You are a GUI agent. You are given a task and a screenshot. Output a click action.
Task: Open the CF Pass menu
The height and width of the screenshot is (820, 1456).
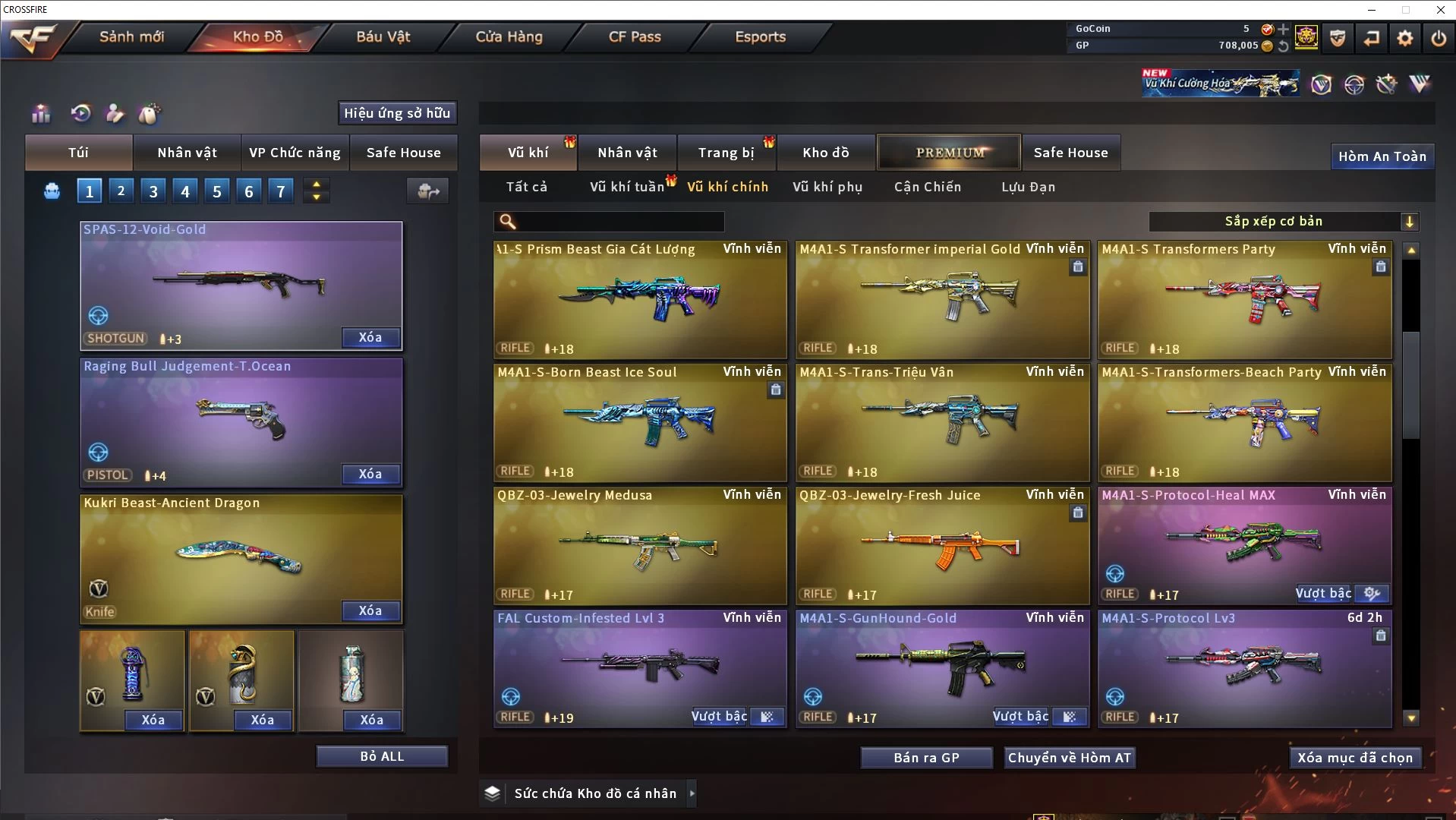tap(635, 37)
